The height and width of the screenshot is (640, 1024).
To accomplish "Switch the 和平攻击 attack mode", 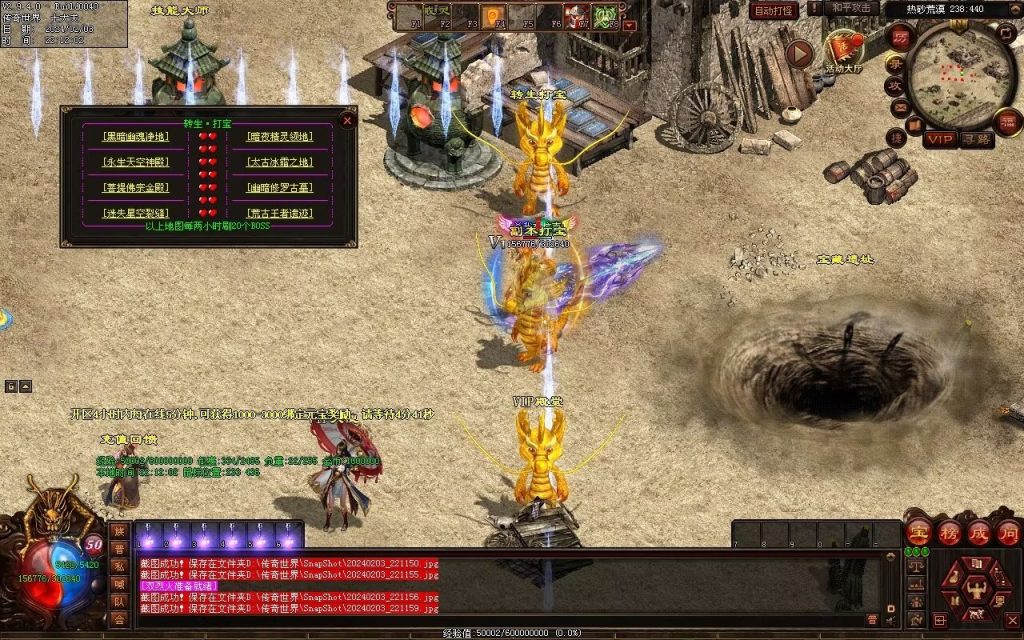I will pyautogui.click(x=853, y=9).
